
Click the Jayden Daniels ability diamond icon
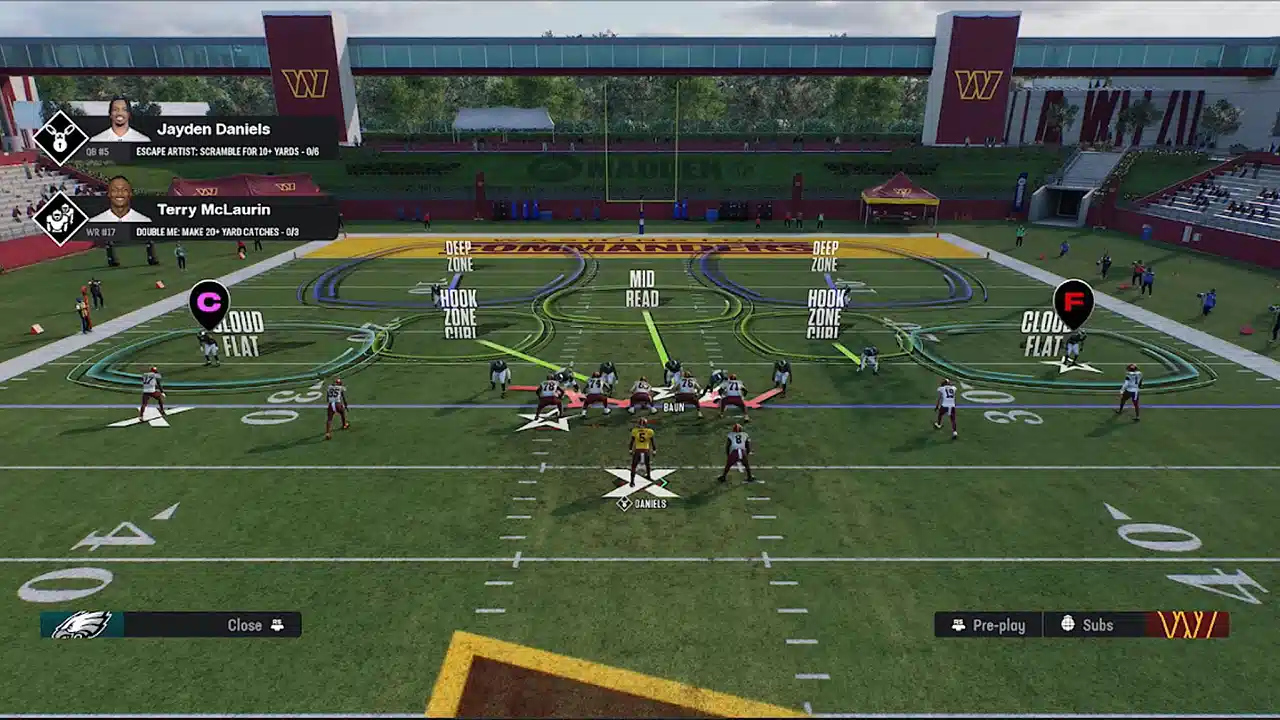[60, 138]
